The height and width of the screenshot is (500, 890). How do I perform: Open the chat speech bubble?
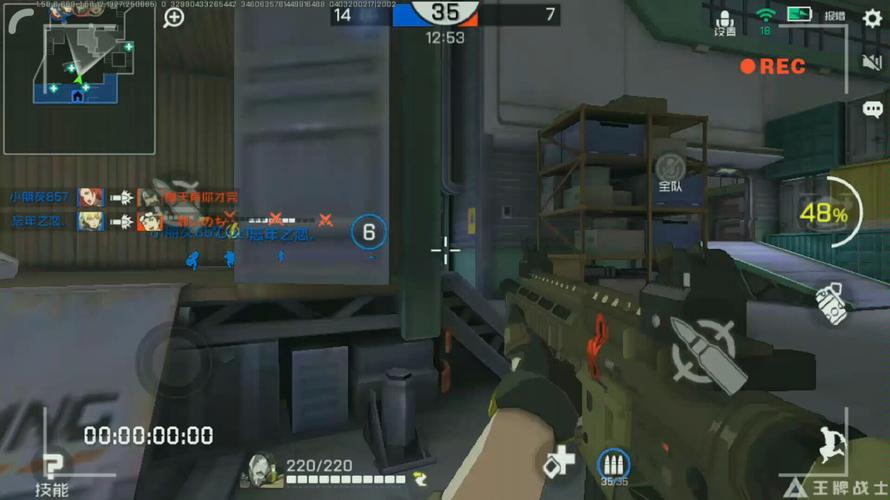872,108
